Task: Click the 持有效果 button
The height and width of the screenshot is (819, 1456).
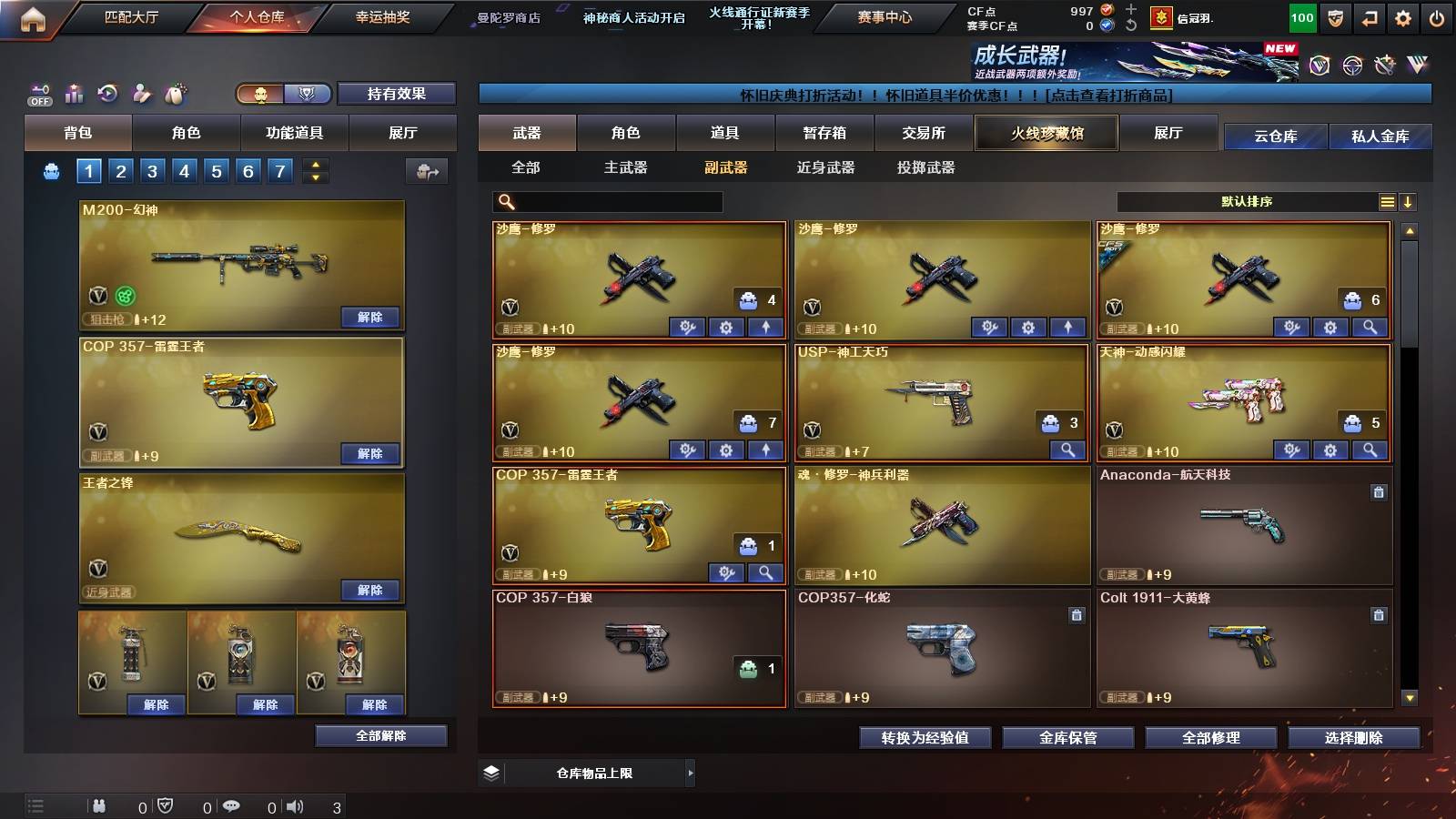Action: click(x=397, y=94)
